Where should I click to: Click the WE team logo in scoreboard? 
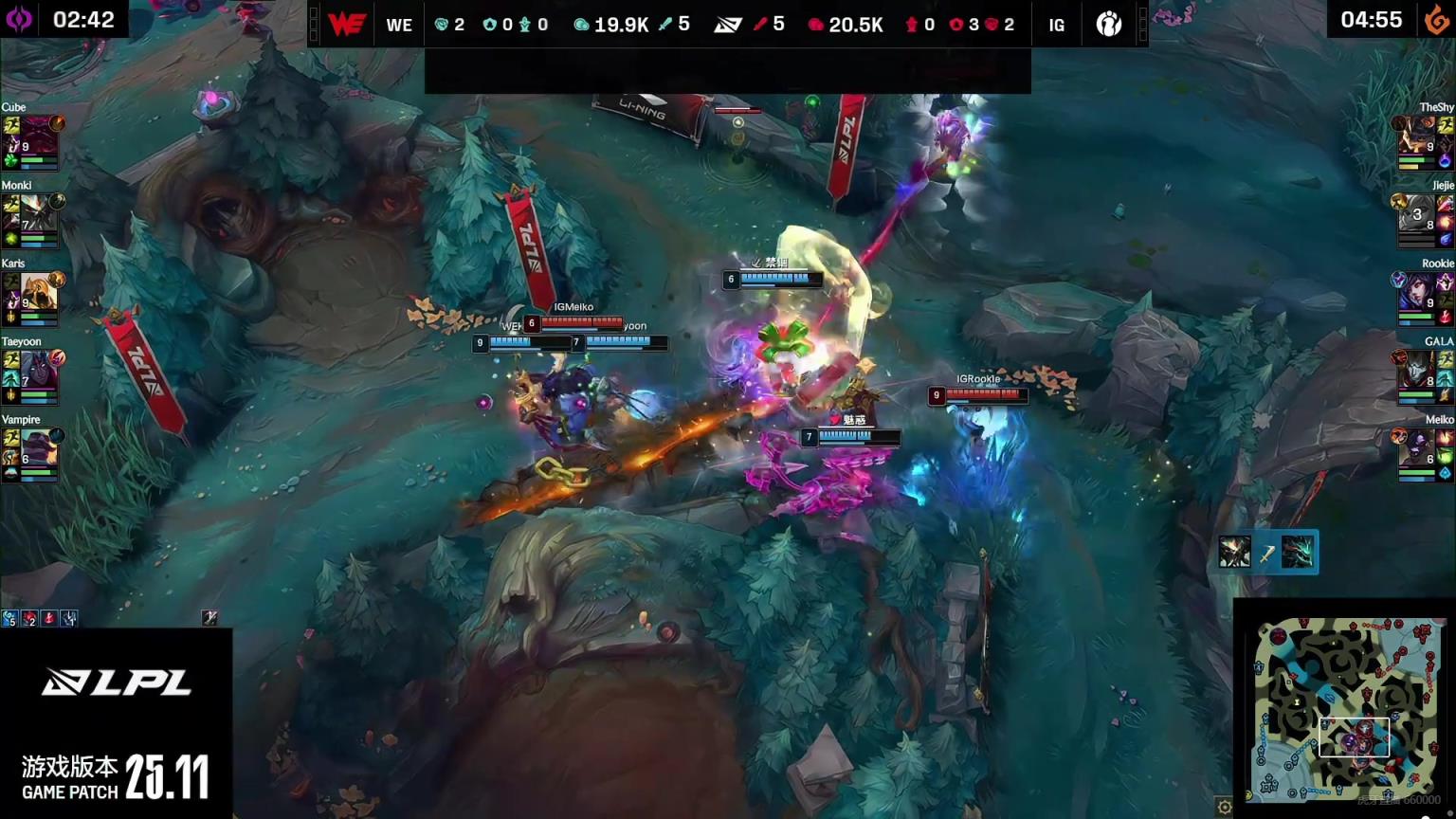347,24
